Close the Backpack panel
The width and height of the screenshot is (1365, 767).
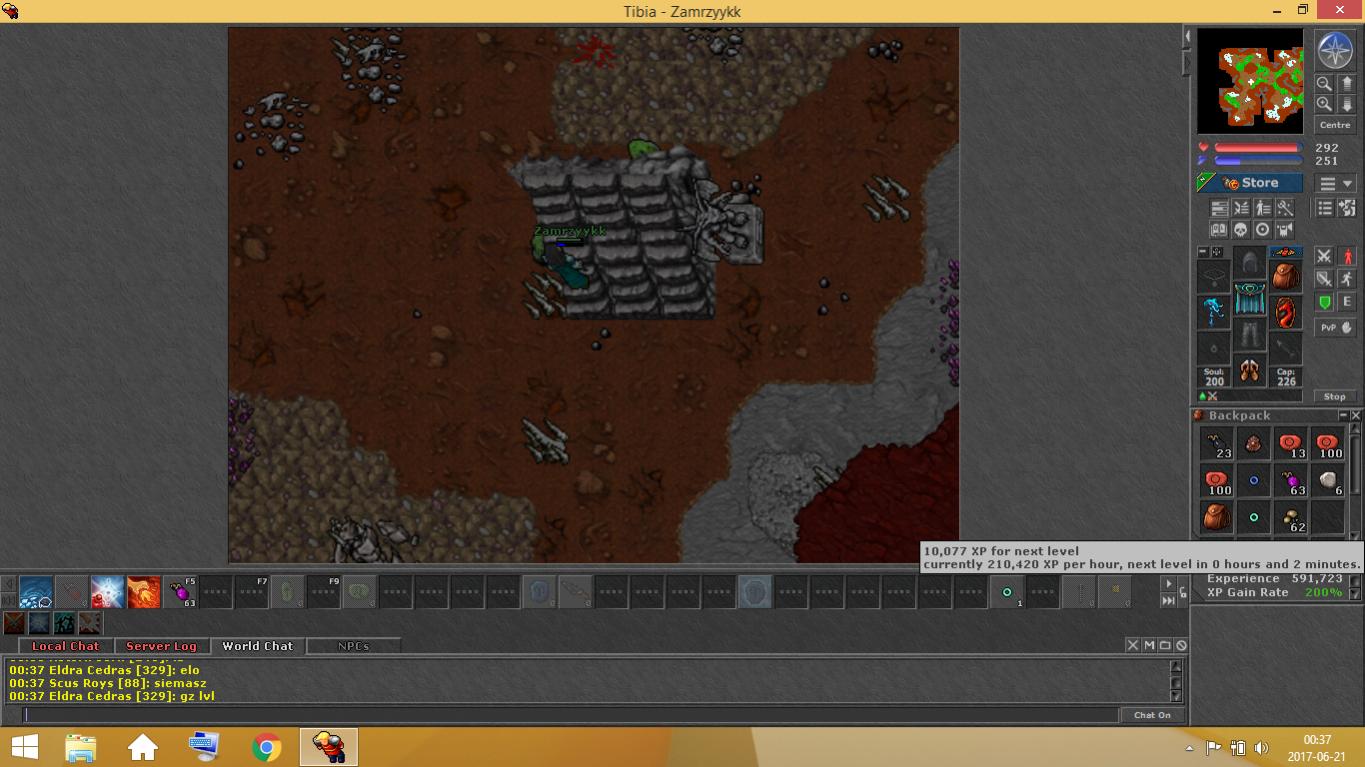(x=1356, y=415)
